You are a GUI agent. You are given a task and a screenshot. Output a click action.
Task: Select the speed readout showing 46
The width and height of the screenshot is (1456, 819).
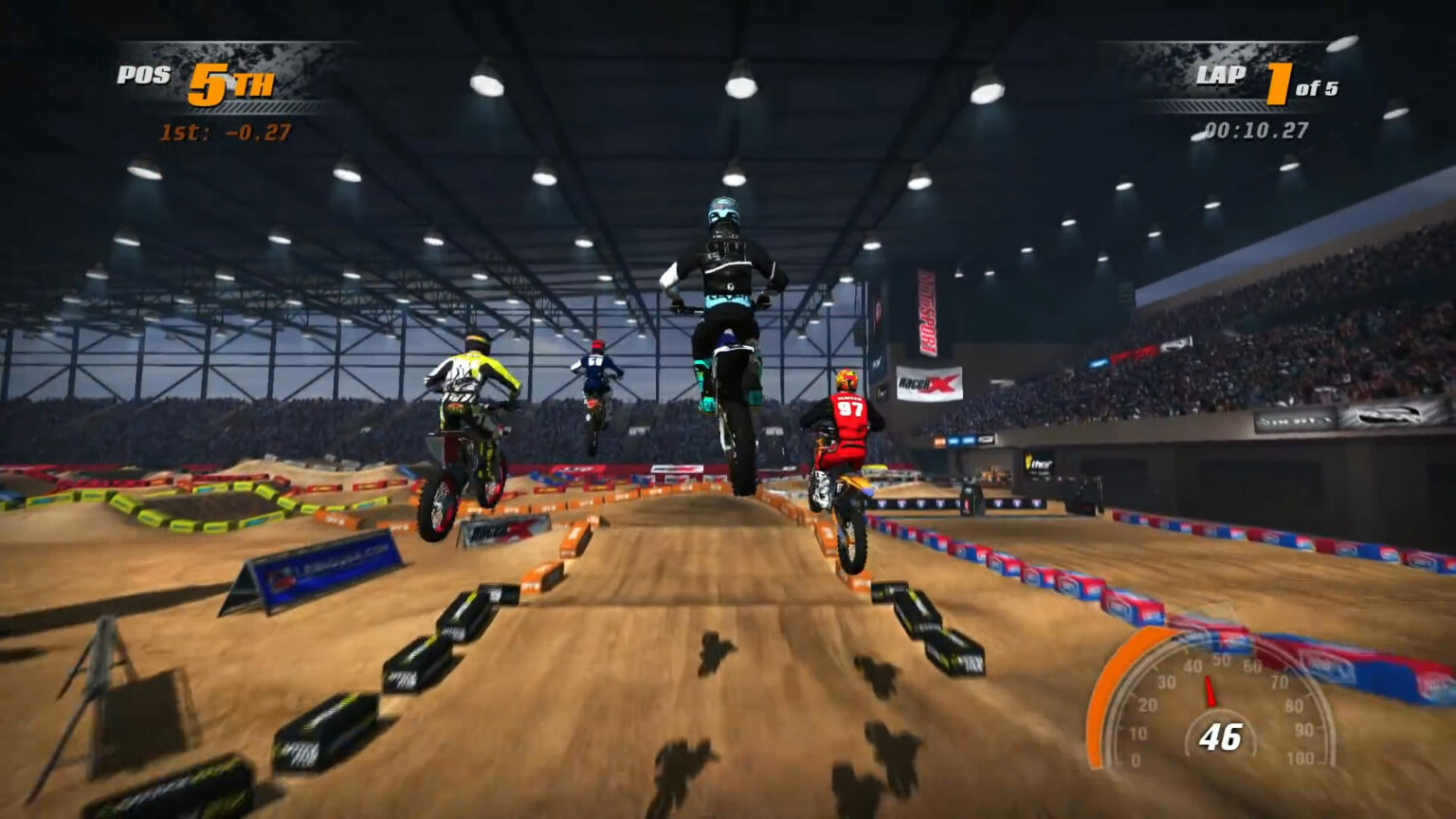[1223, 735]
